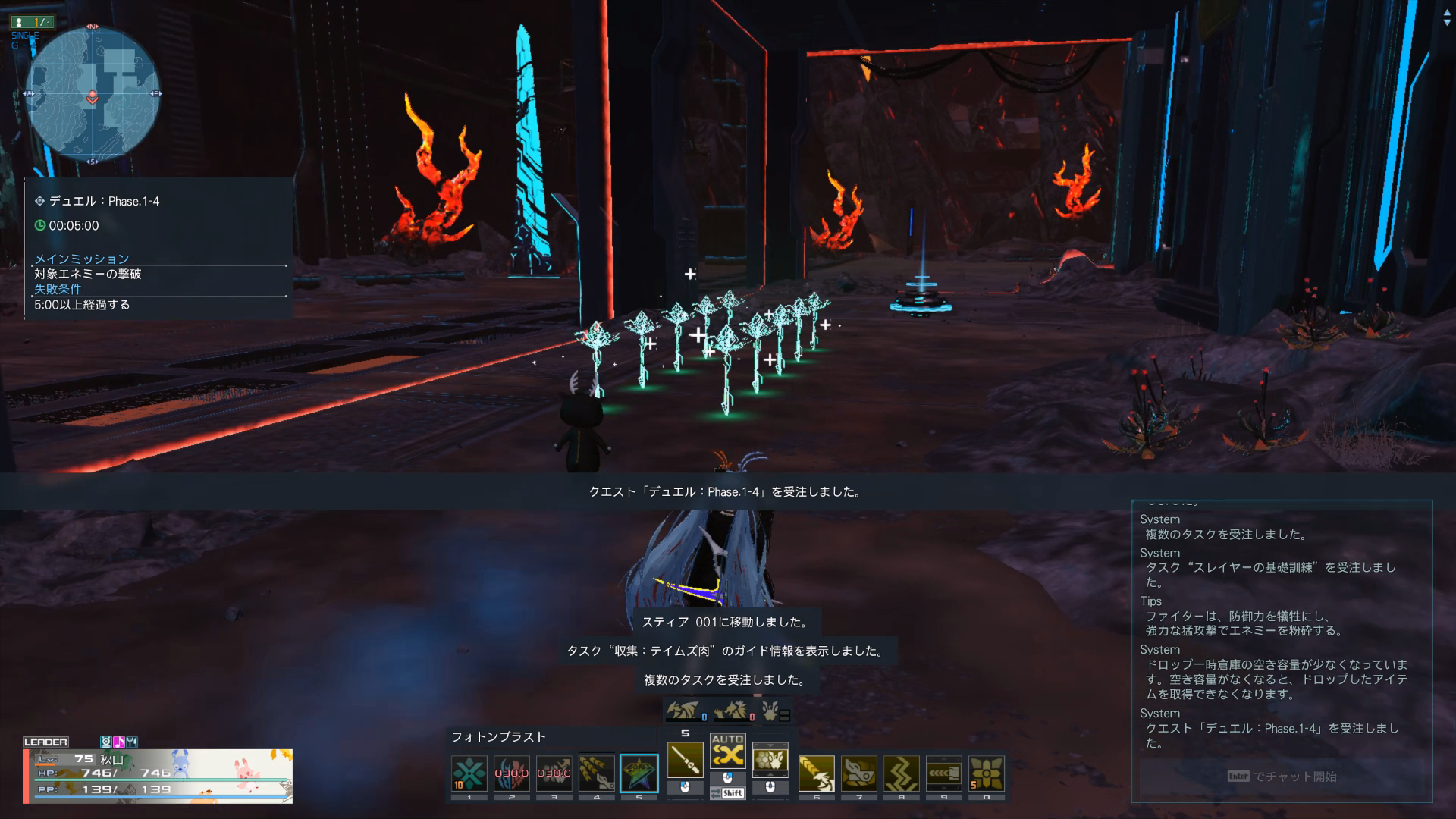Image resolution: width=1456 pixels, height=819 pixels.
Task: Click the 00:05:00 quest timer display
Action: (74, 226)
